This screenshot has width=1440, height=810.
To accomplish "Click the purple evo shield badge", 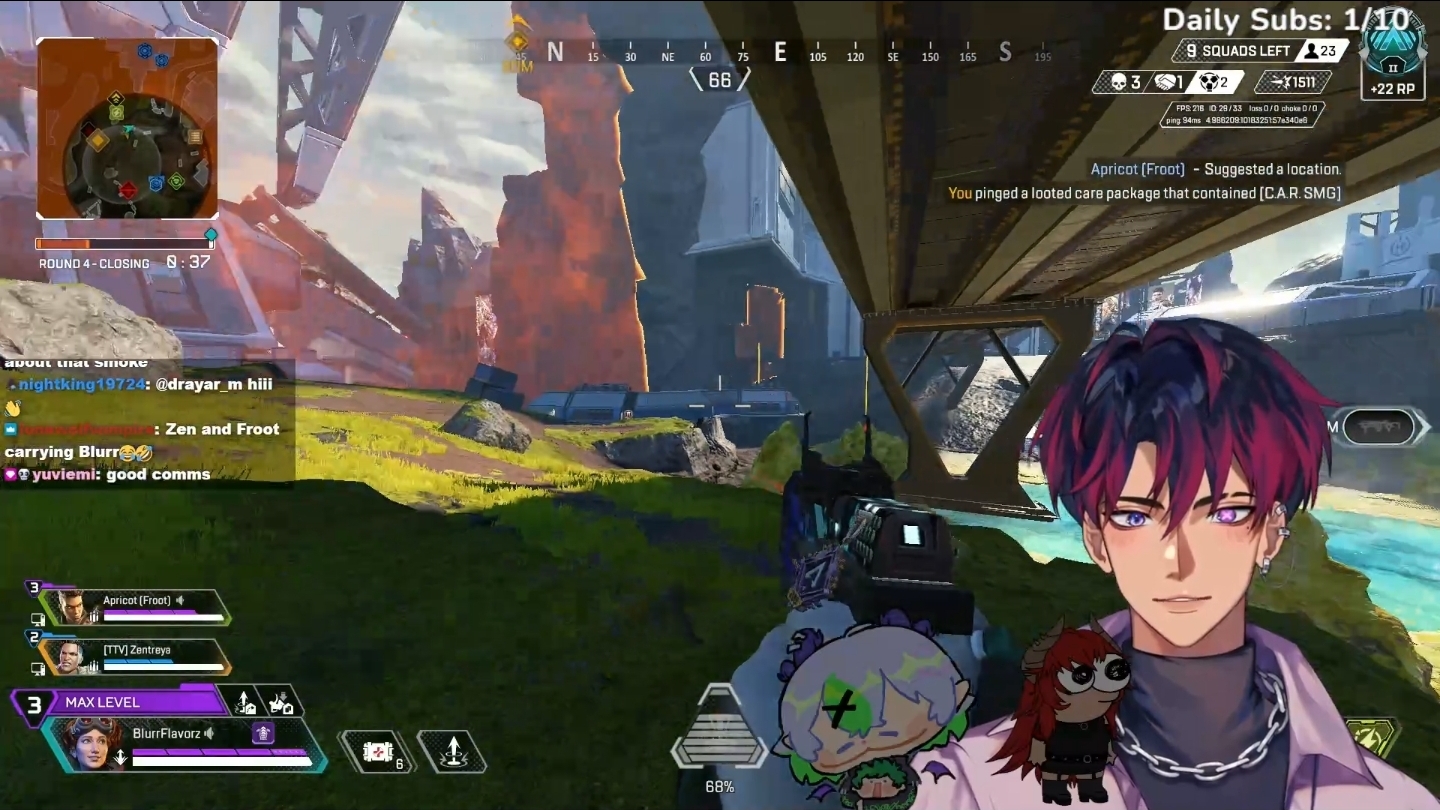I will pyautogui.click(x=262, y=733).
